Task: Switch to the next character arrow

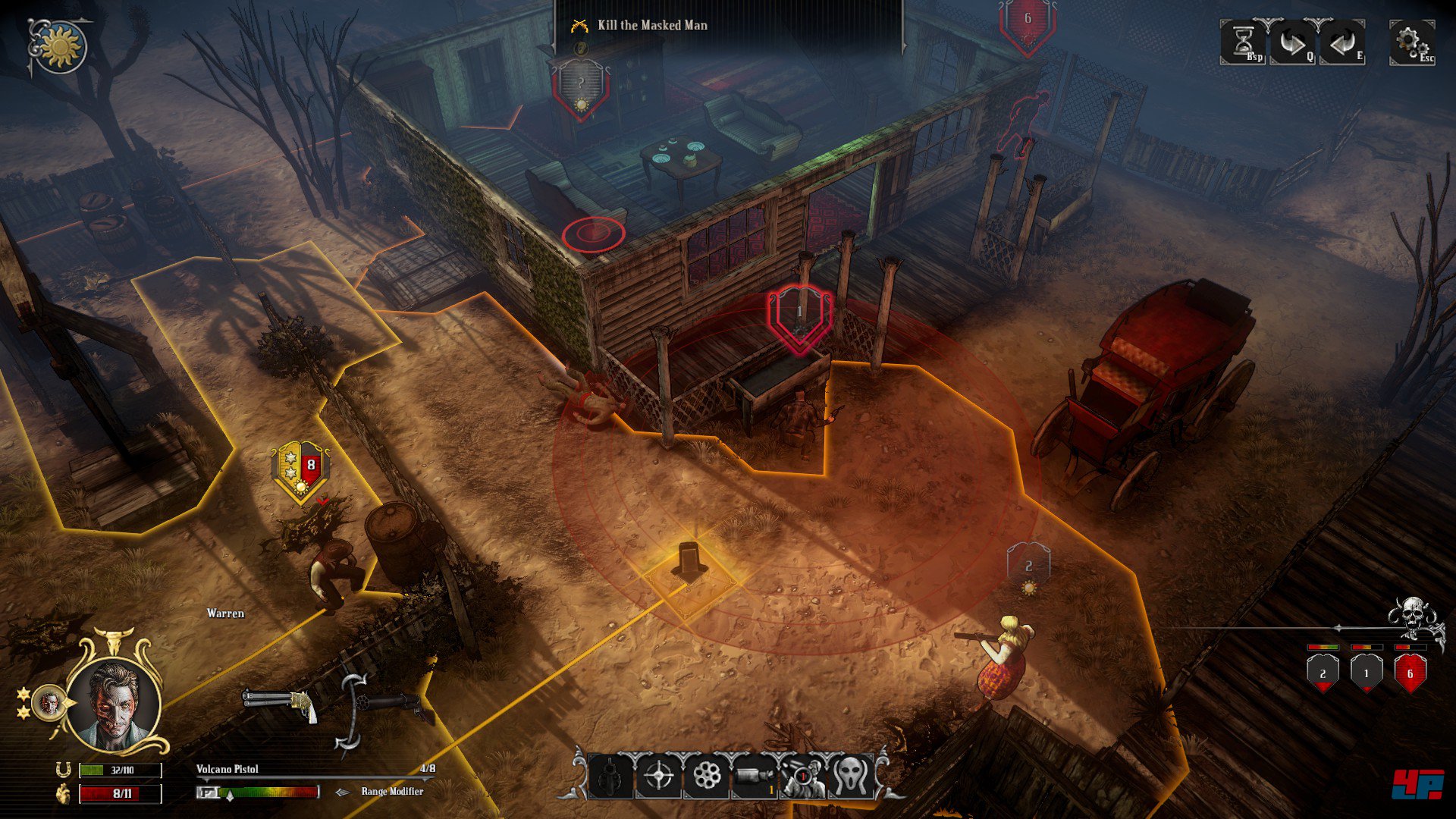Action: 1292,42
